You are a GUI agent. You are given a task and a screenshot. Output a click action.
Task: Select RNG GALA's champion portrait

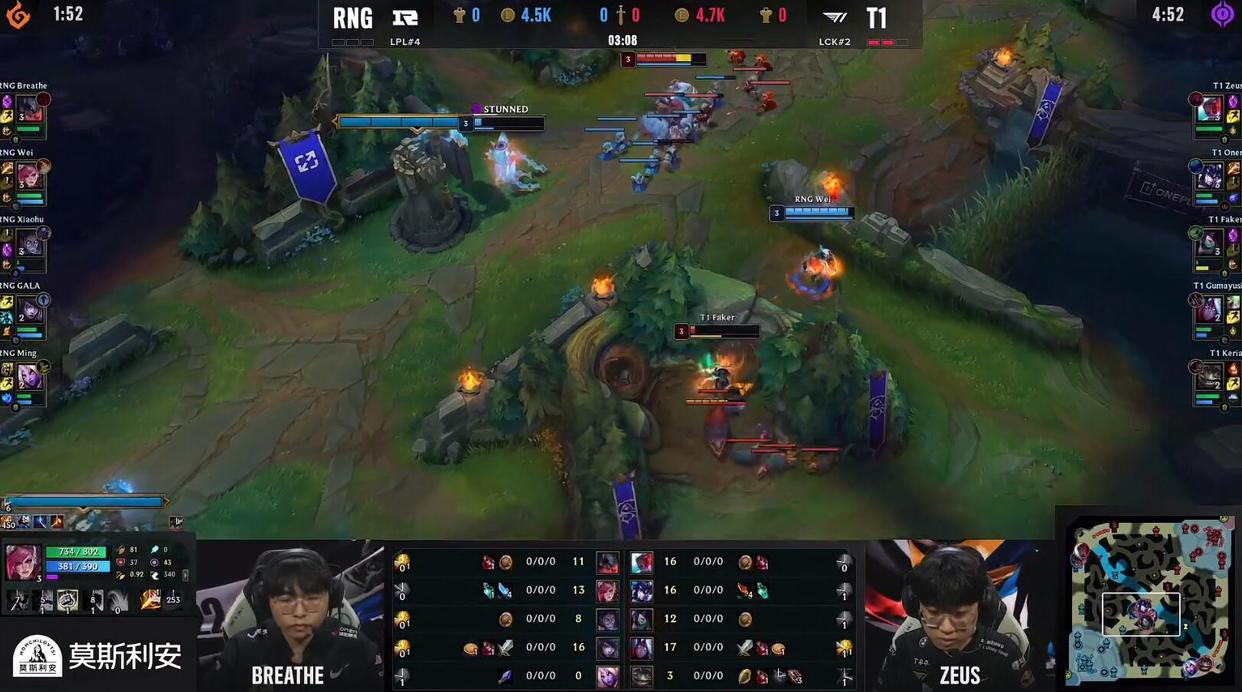30,310
